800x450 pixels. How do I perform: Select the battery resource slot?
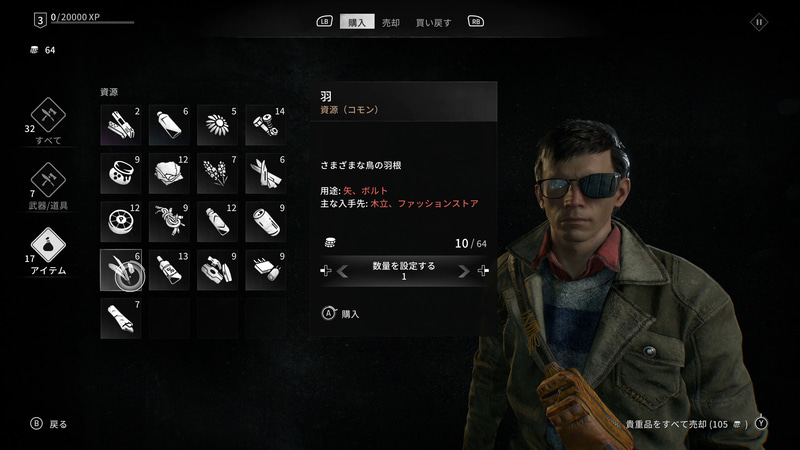click(x=266, y=222)
